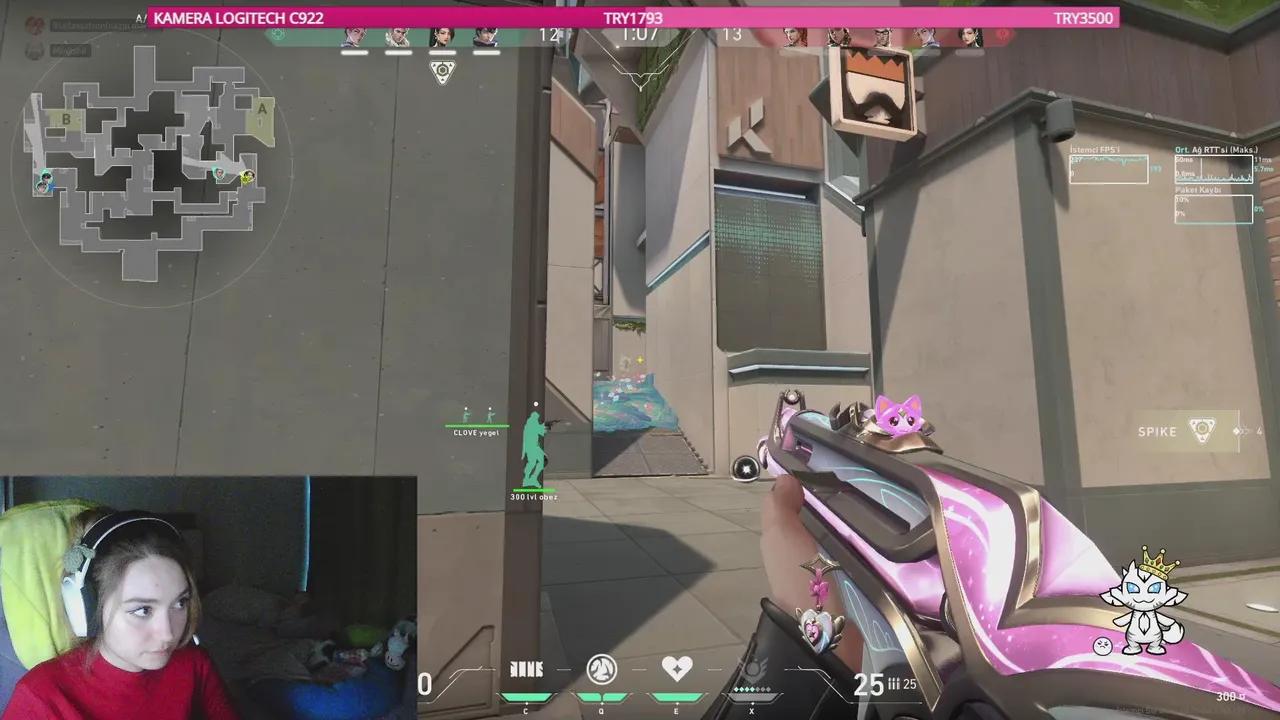
Task: Click the CLOVE yegel kill feed entry
Action: [x=477, y=430]
